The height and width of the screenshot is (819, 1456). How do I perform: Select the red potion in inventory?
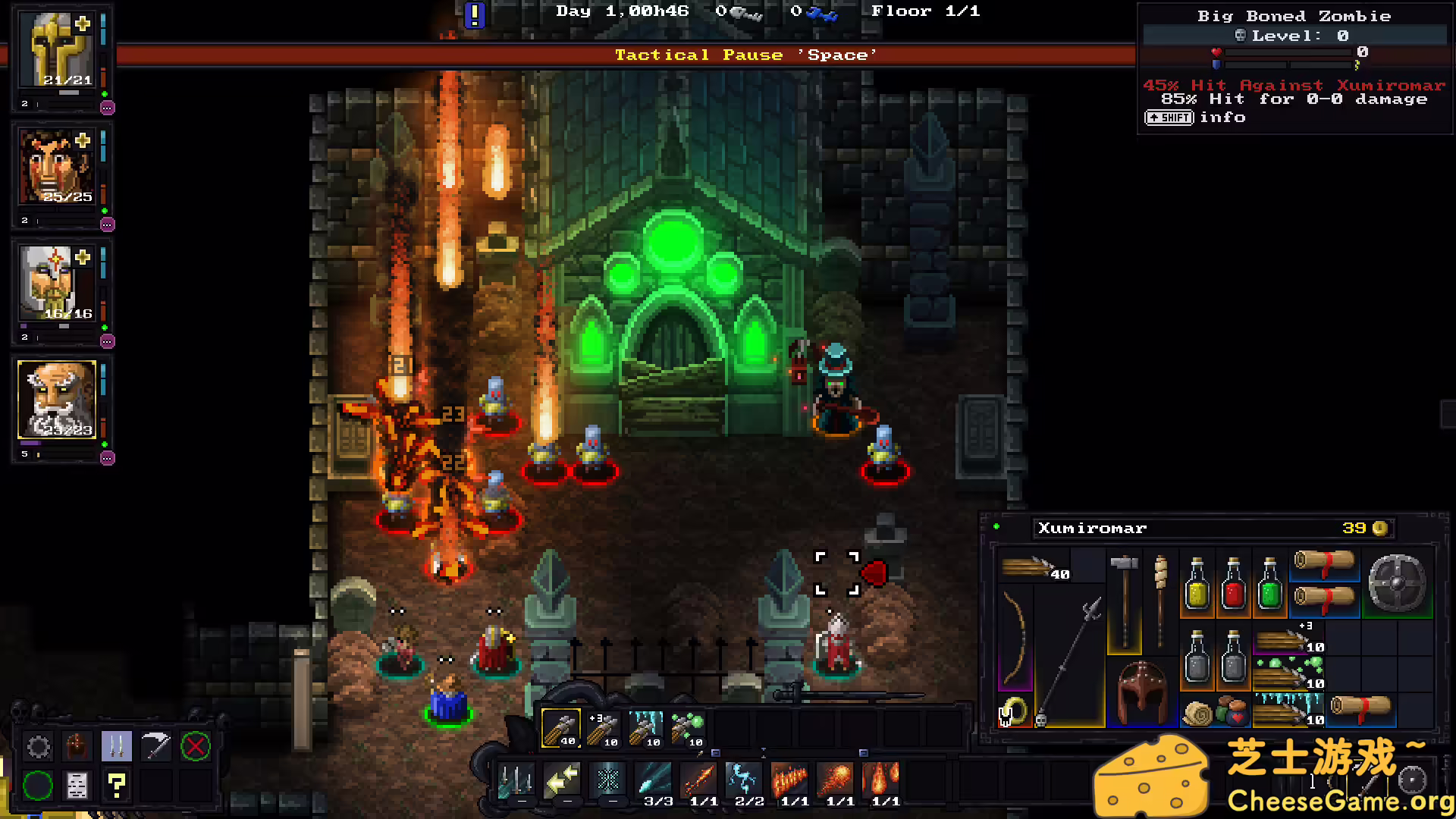coord(1233,584)
